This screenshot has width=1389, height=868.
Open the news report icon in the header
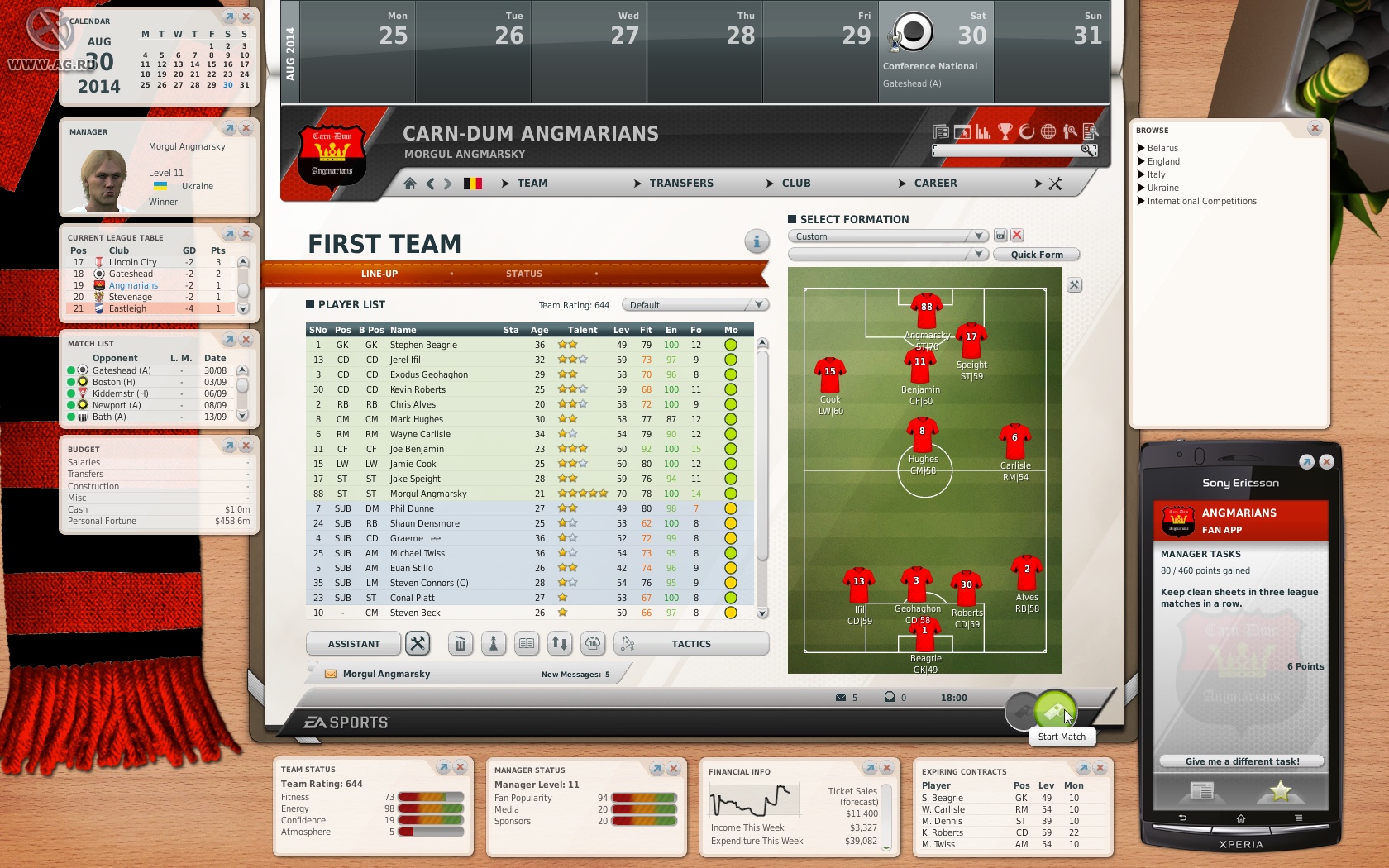pyautogui.click(x=941, y=132)
